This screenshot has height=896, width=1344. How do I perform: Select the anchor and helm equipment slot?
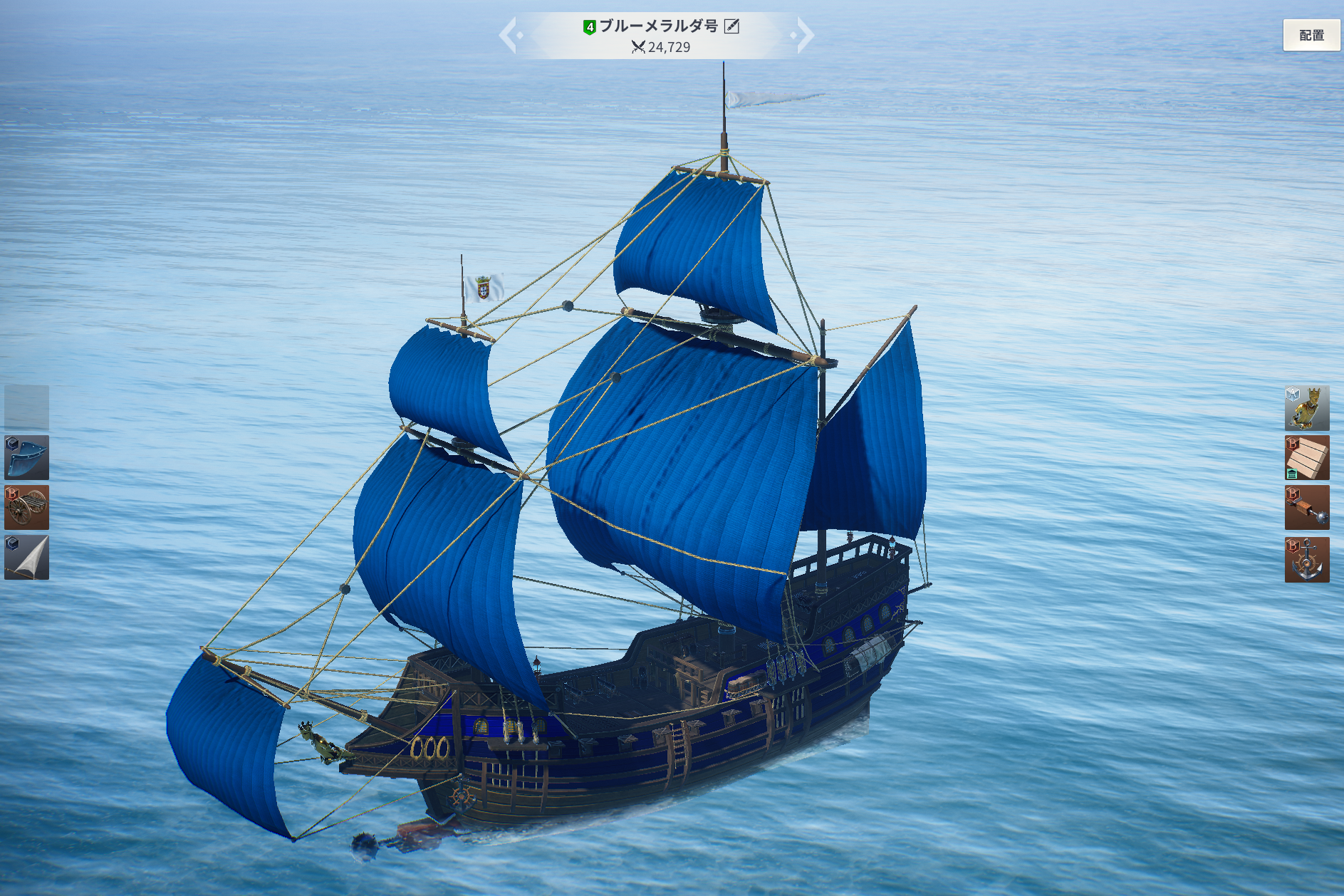pyautogui.click(x=1306, y=559)
